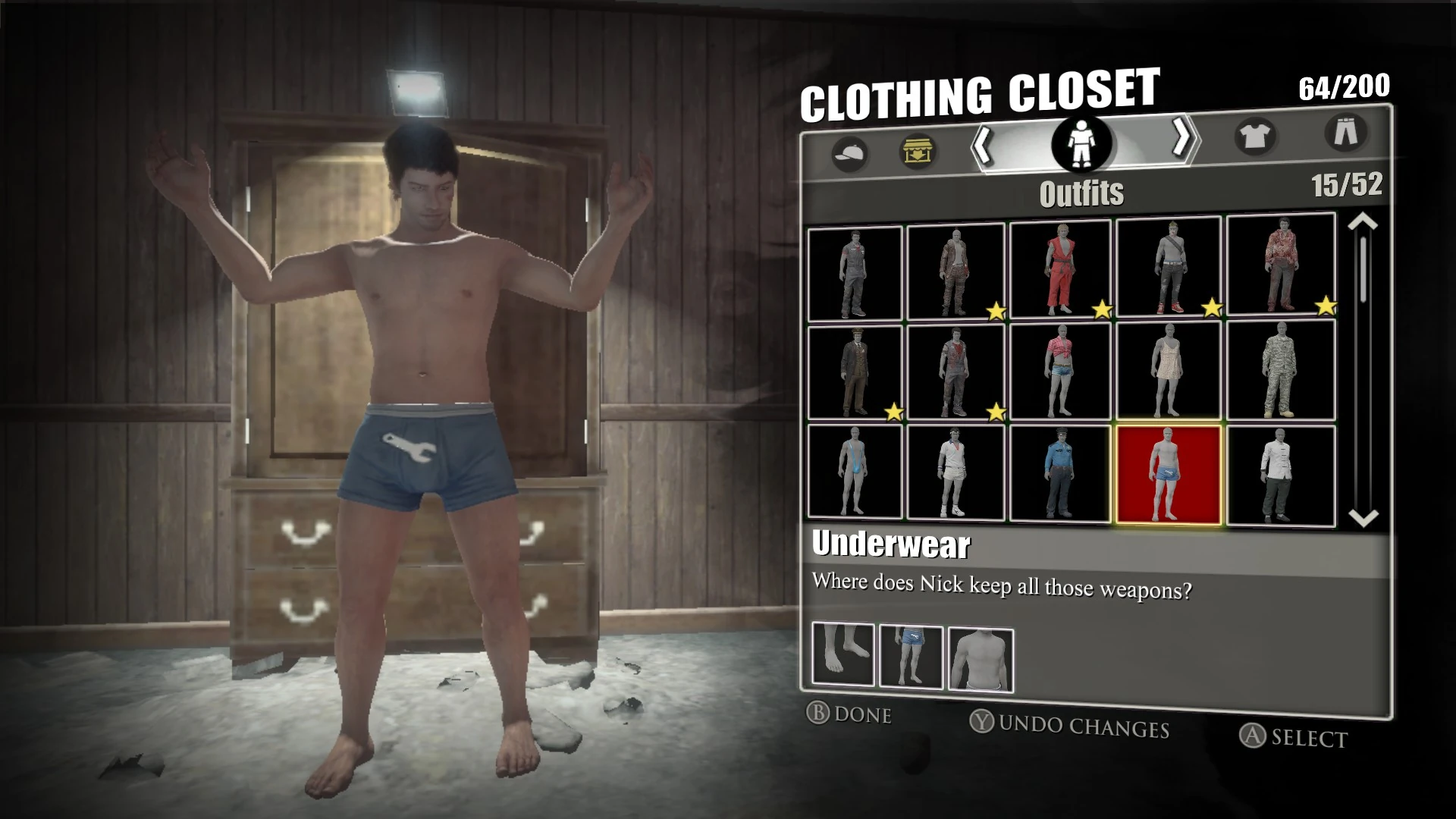Select the police officer outfit
The width and height of the screenshot is (1456, 819).
pyautogui.click(x=1062, y=473)
